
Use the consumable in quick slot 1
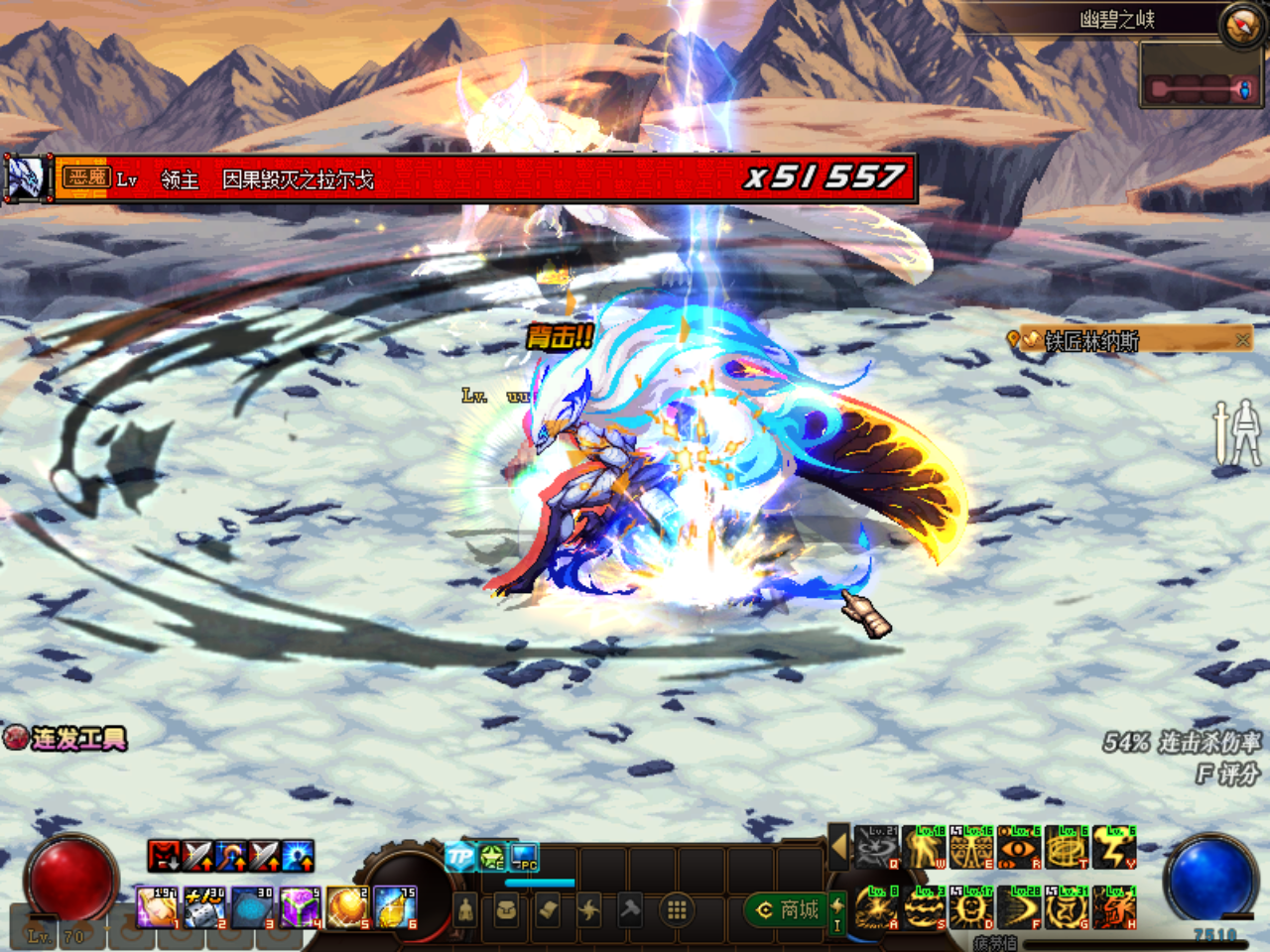[x=157, y=907]
